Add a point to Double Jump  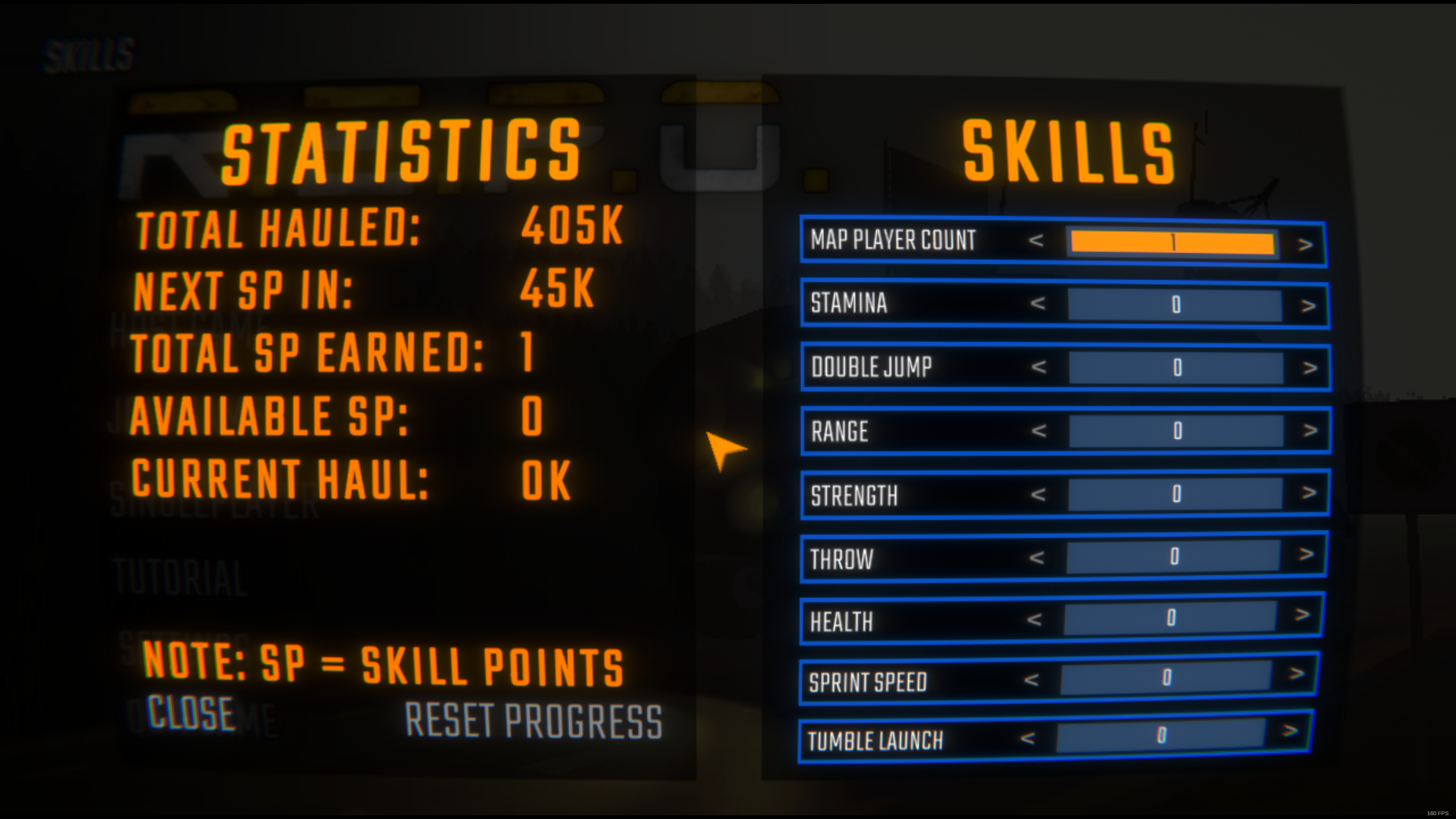click(1310, 369)
